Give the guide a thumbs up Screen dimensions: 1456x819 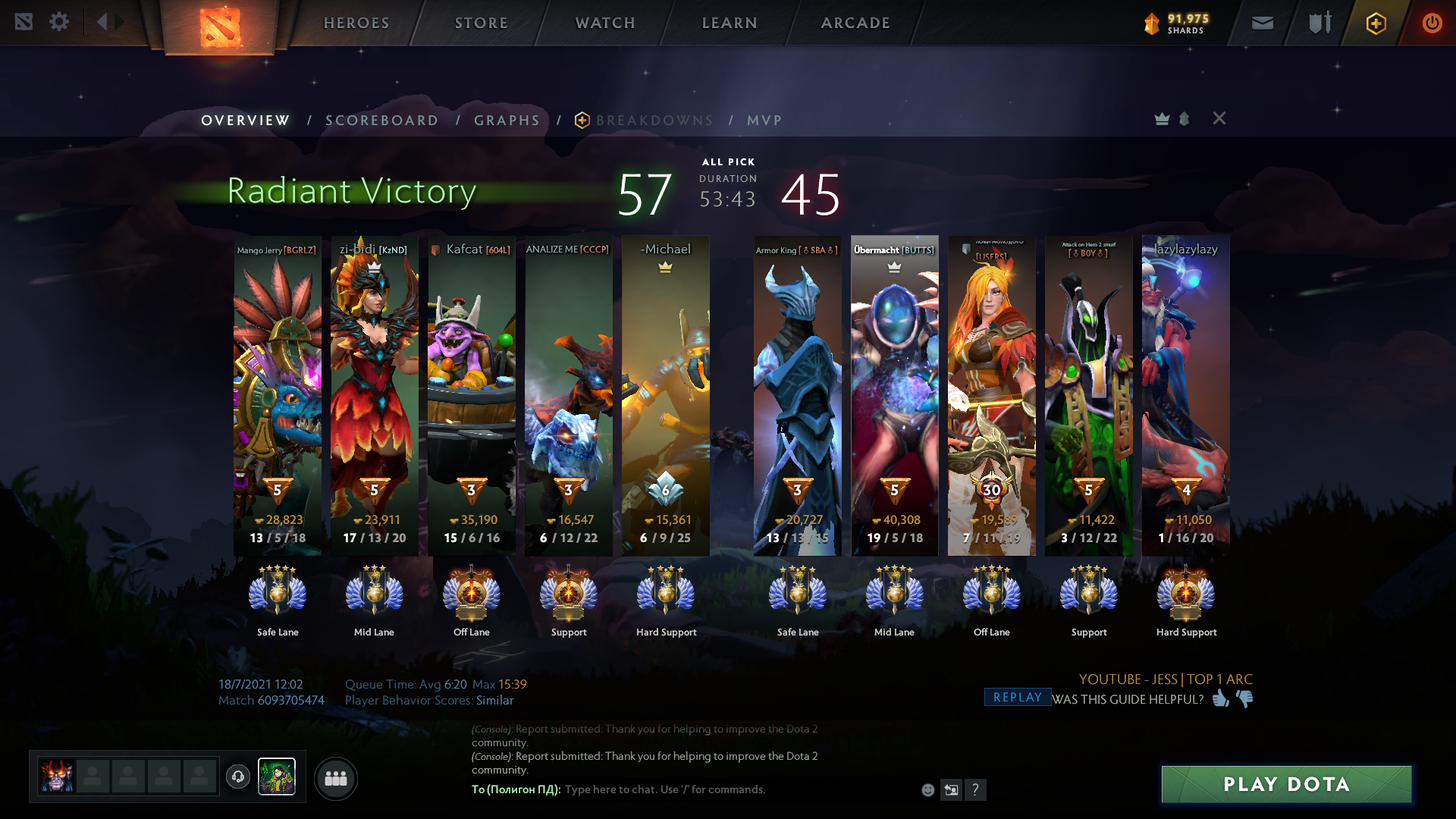tap(1220, 698)
